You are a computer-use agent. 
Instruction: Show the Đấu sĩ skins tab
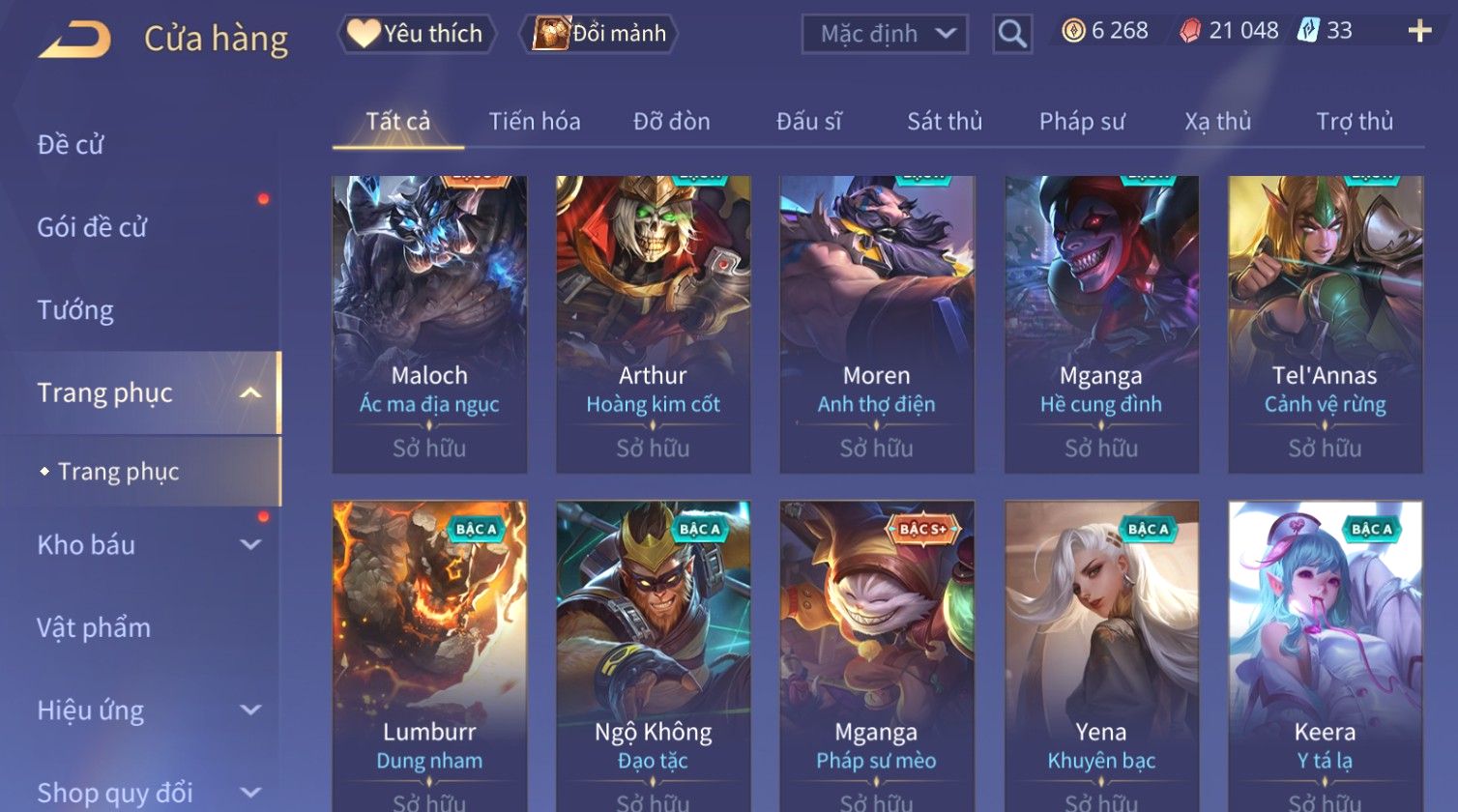[808, 122]
